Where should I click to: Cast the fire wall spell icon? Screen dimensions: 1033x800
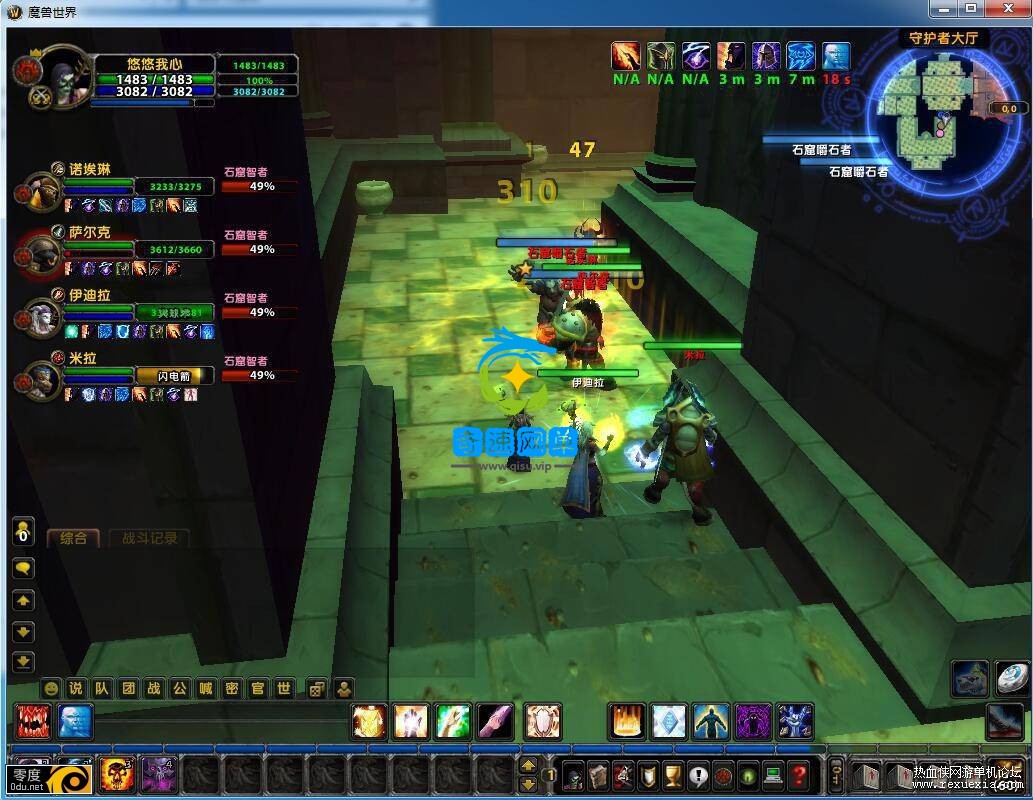[626, 721]
